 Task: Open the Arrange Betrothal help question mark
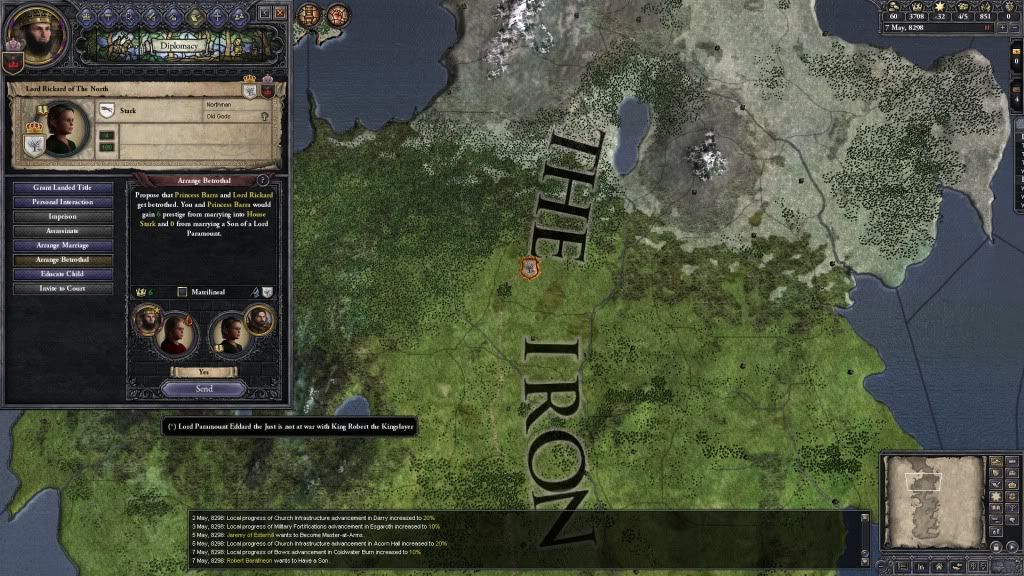[263, 179]
